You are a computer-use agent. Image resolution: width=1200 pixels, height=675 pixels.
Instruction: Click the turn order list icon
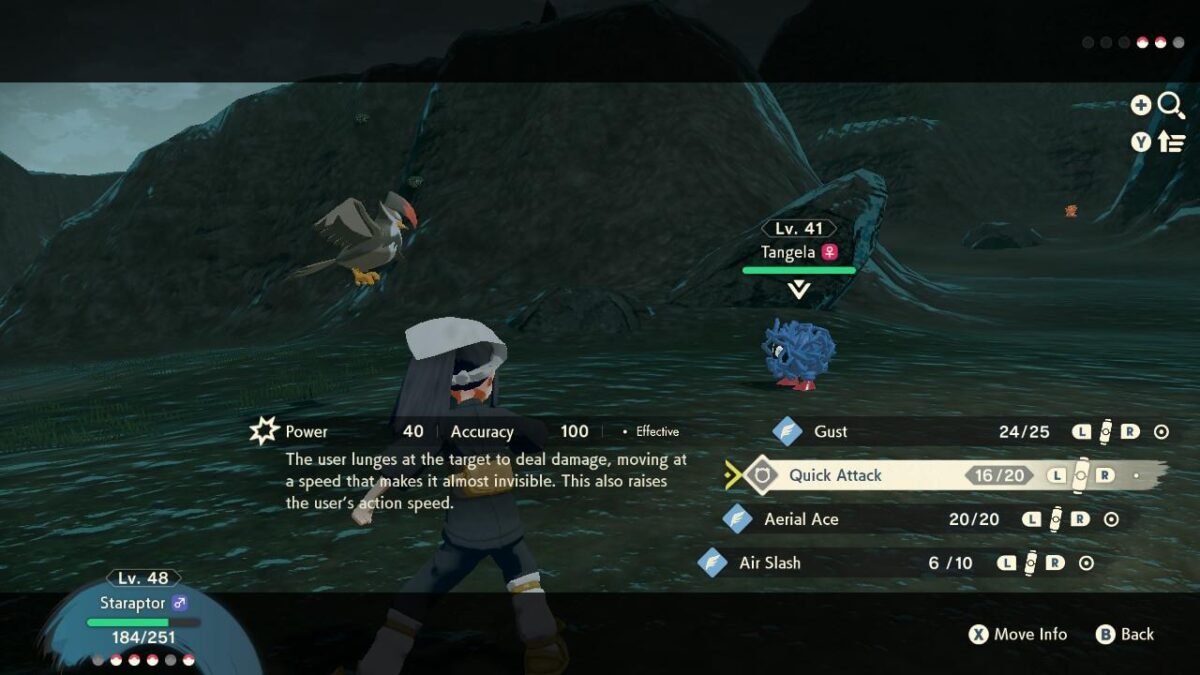[1171, 142]
